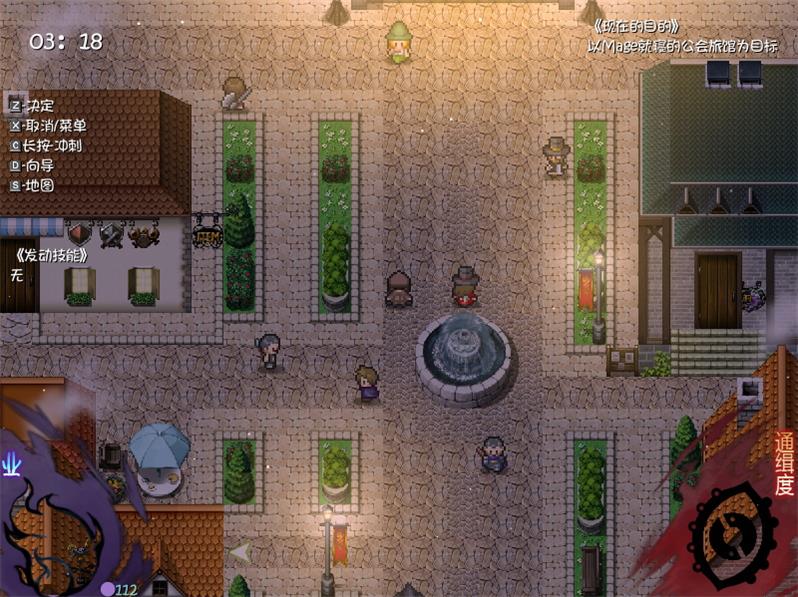Click the guide direction arrow
Screen dimensions: 798x597
[240, 551]
